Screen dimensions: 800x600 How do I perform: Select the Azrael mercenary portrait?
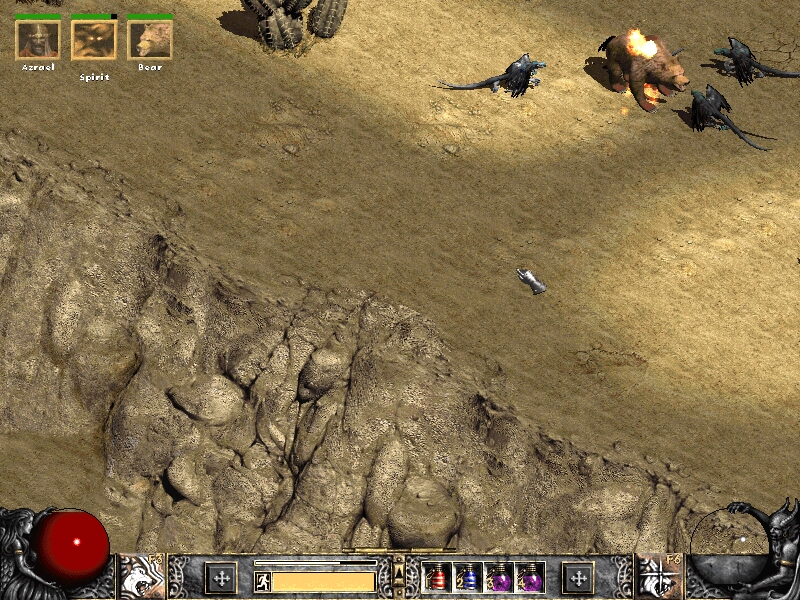38,39
